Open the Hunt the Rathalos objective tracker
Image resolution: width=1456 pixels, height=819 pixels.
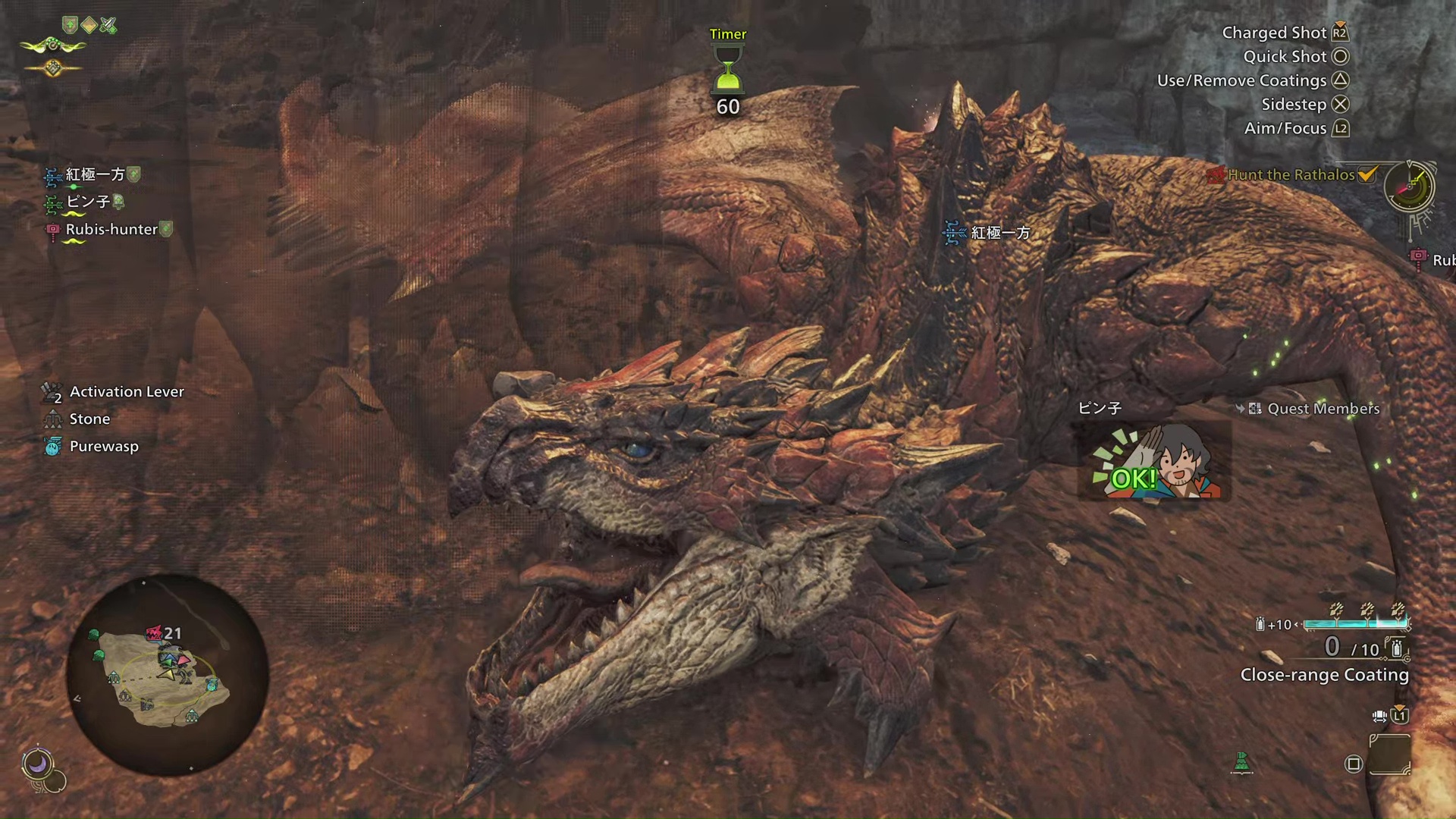(1291, 175)
